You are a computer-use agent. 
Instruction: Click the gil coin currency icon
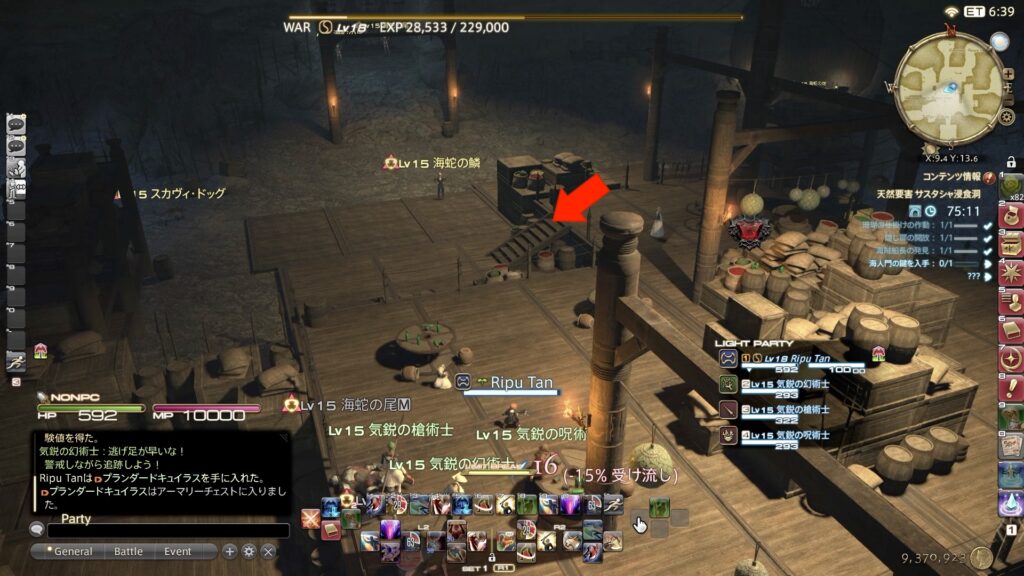(981, 558)
